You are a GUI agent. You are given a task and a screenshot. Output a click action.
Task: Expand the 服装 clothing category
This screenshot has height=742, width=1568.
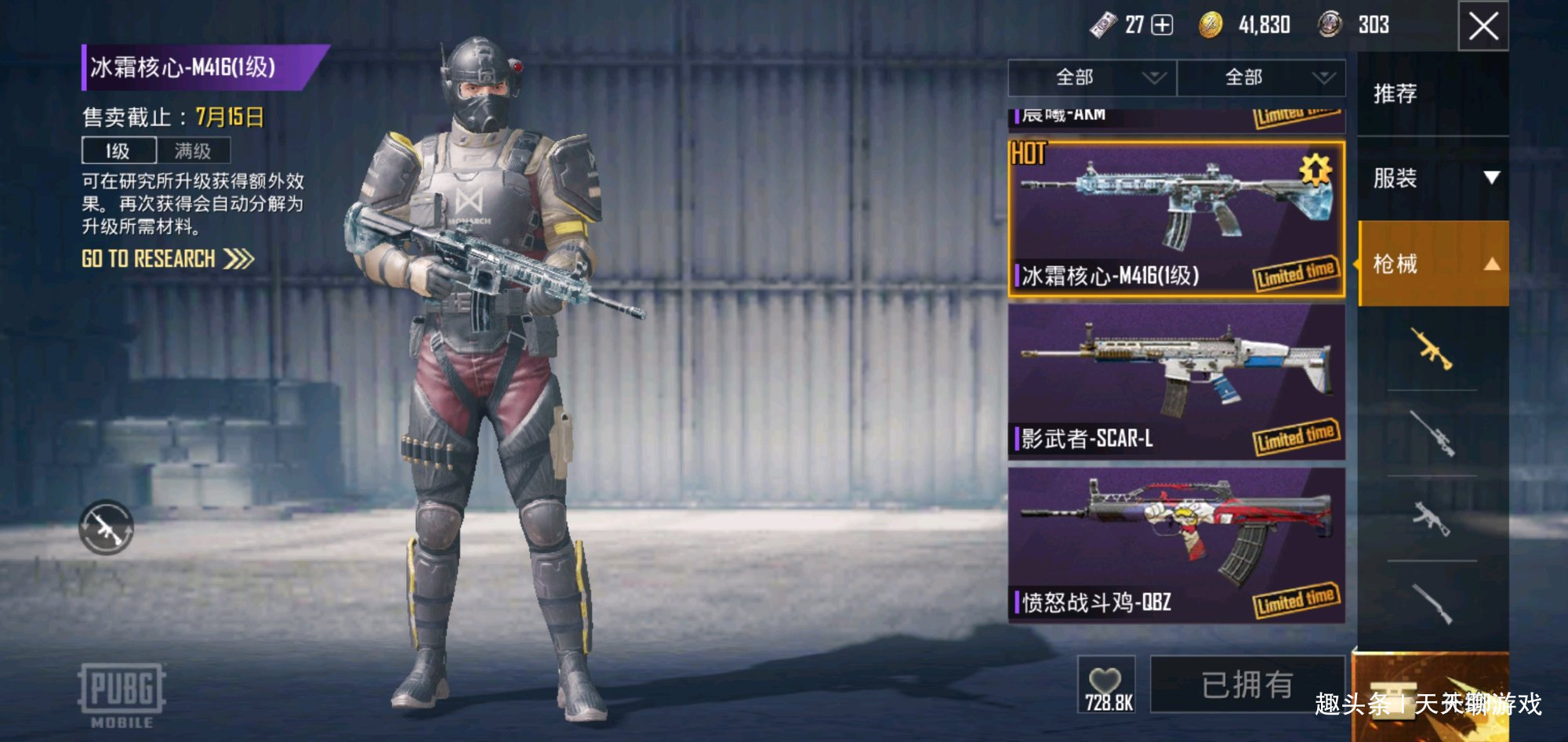coord(1432,179)
